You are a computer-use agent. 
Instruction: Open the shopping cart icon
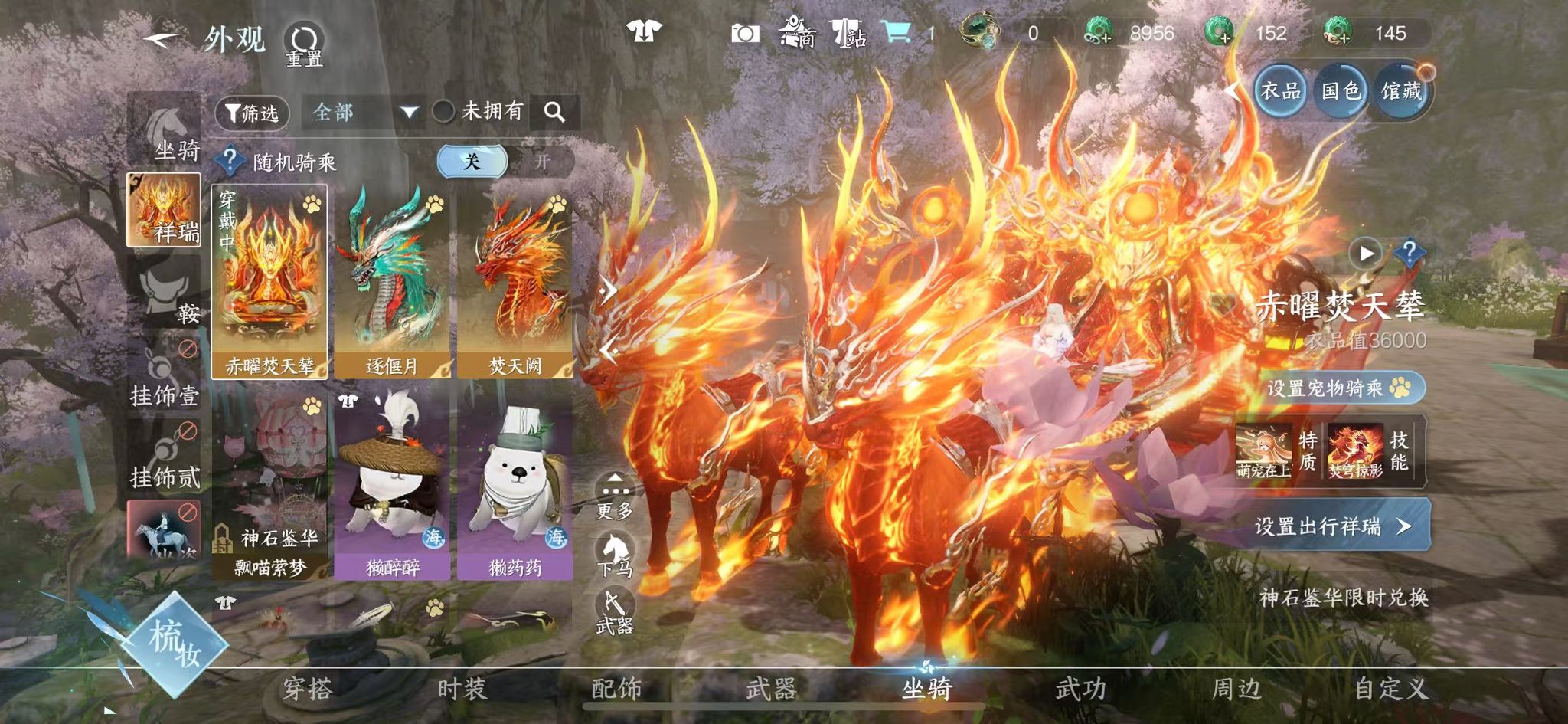(x=897, y=33)
